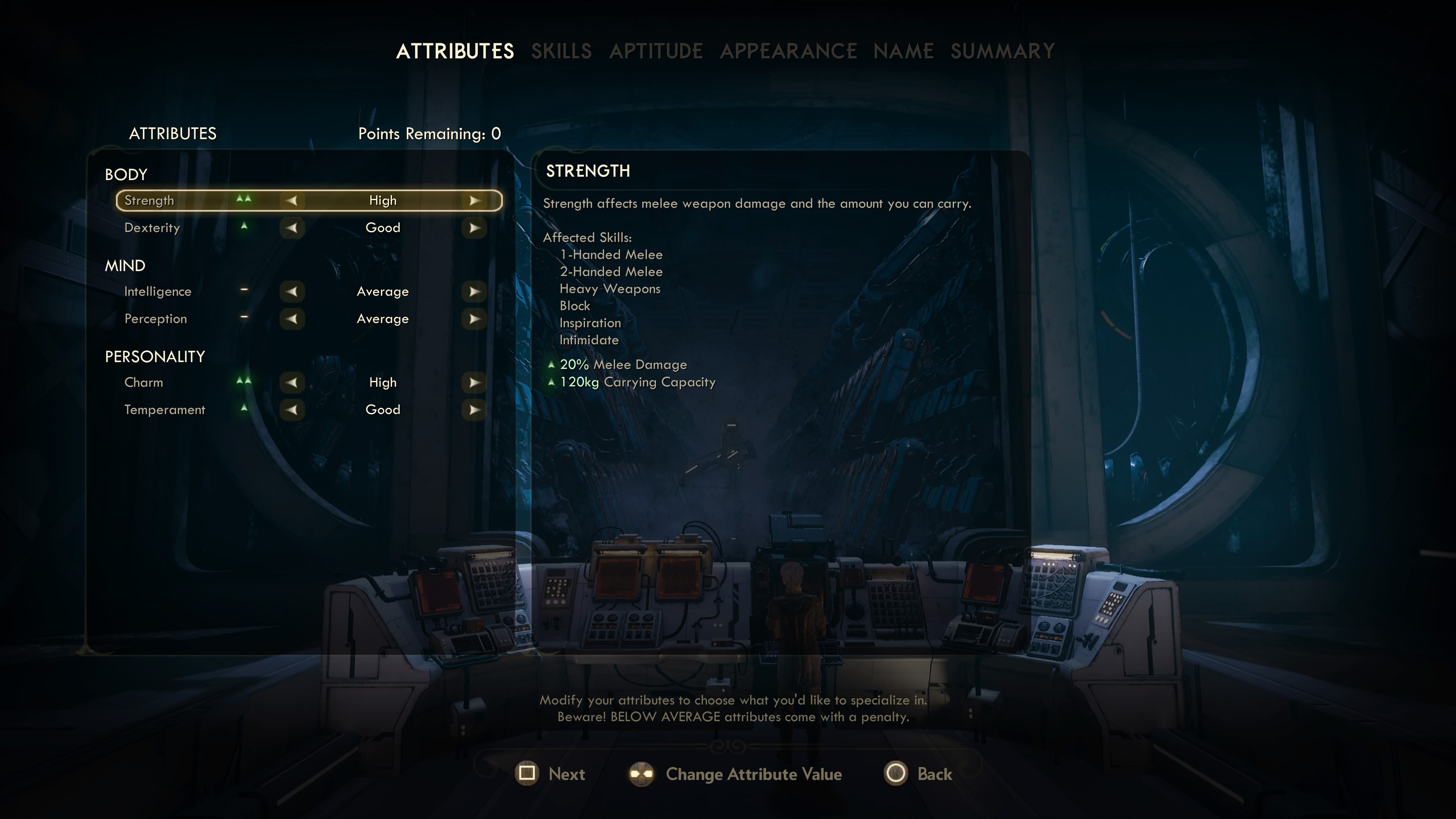
Task: Increase Charm with the right arrow
Action: click(x=474, y=383)
